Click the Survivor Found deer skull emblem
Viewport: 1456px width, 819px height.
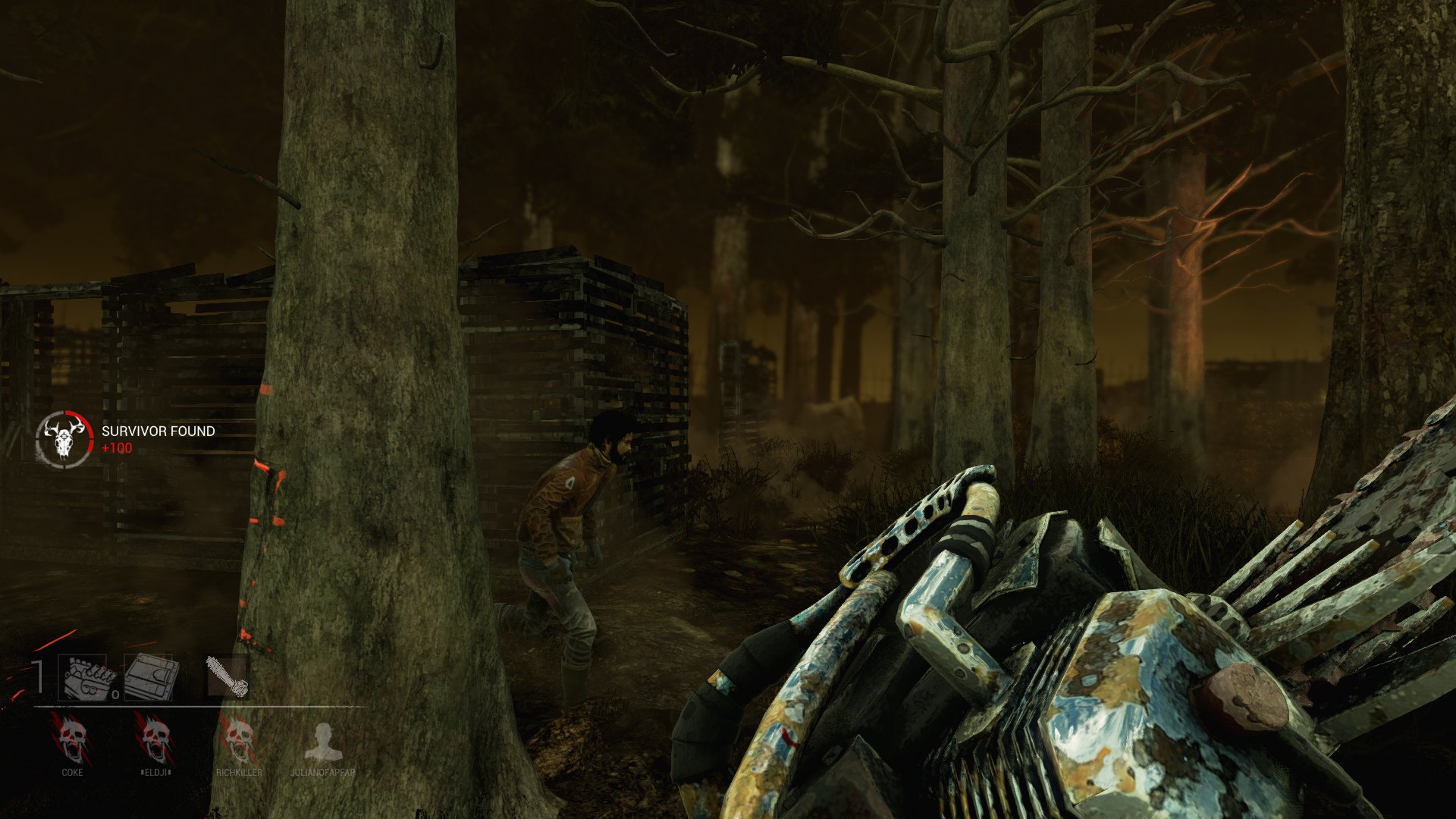click(x=64, y=438)
